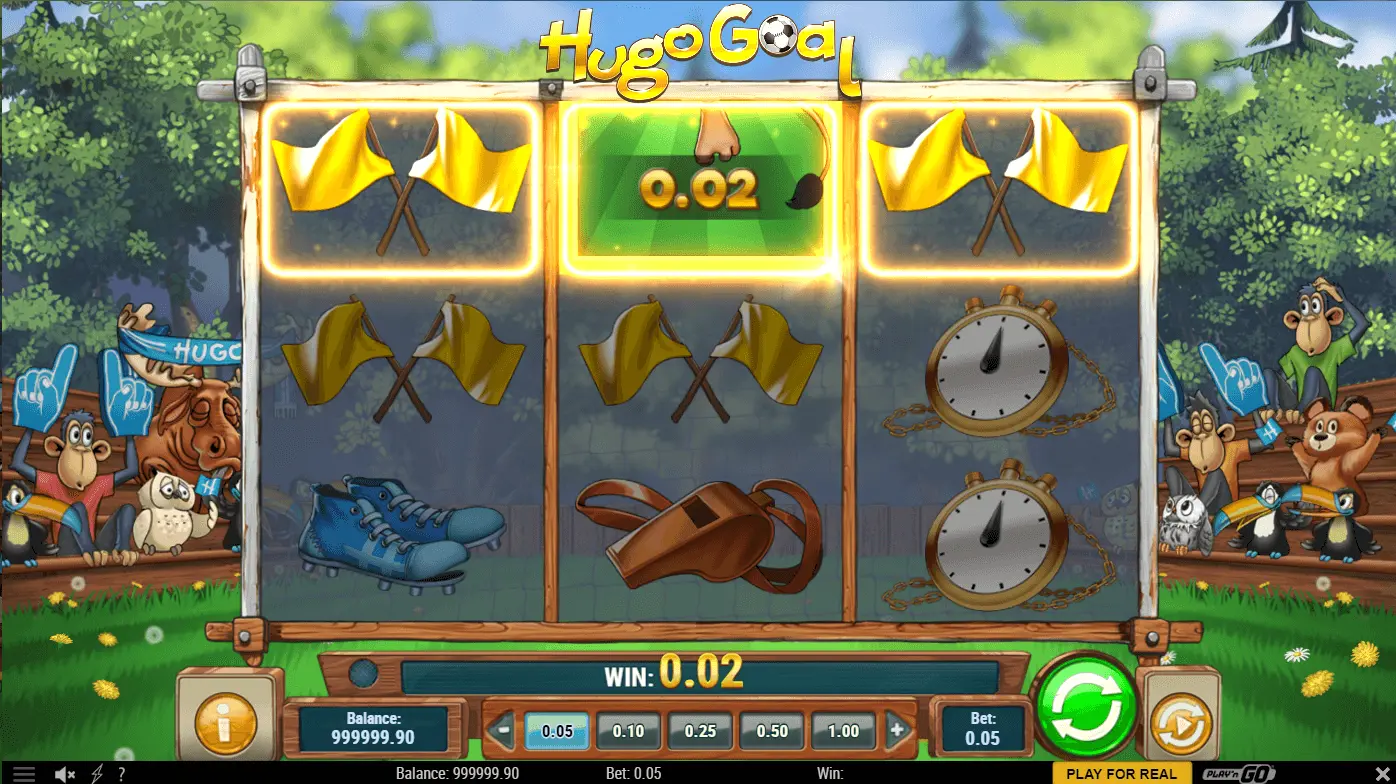Select the 1.00 bet amount
The image size is (1396, 784).
tap(843, 731)
